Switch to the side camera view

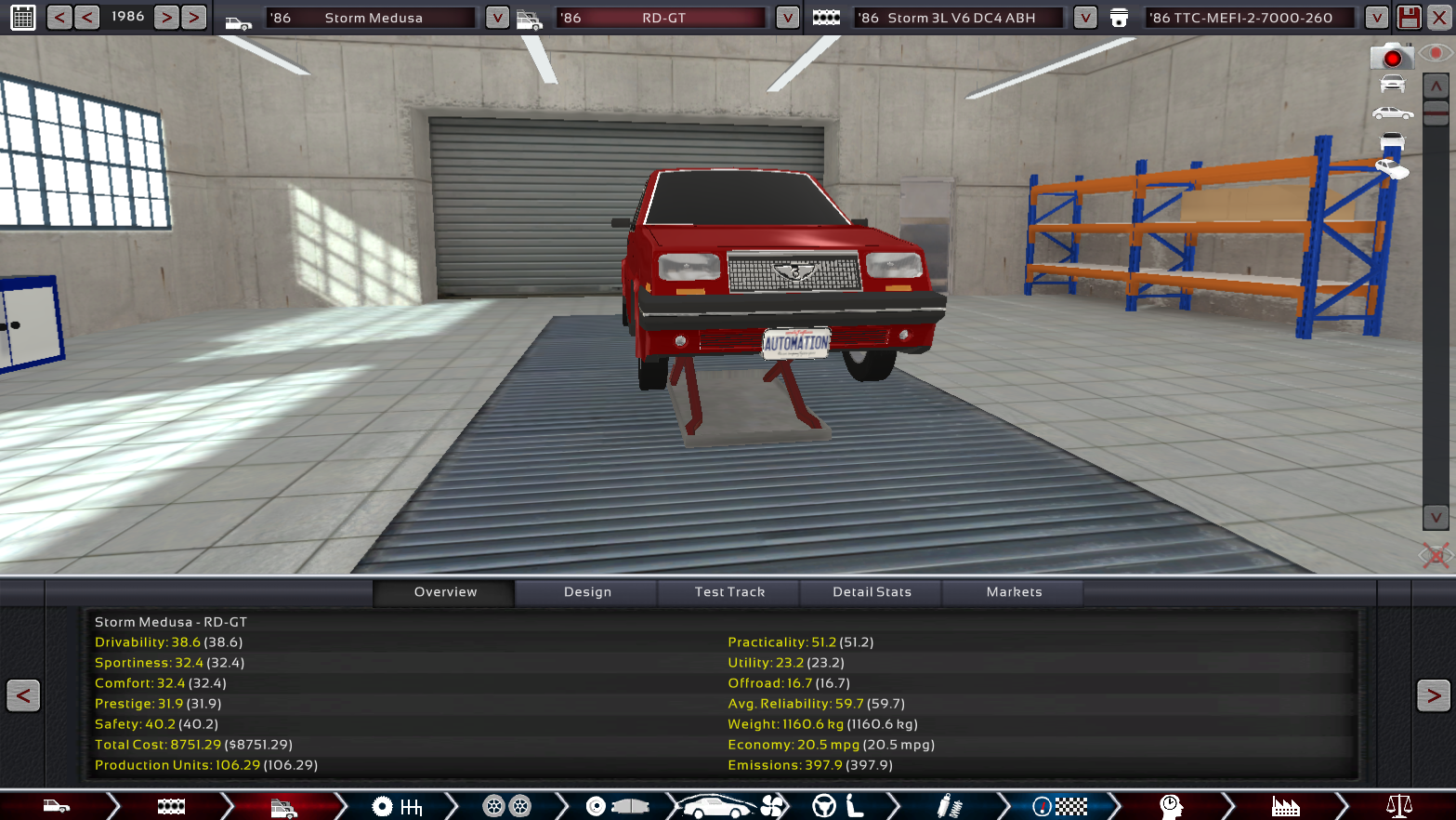pyautogui.click(x=1392, y=113)
